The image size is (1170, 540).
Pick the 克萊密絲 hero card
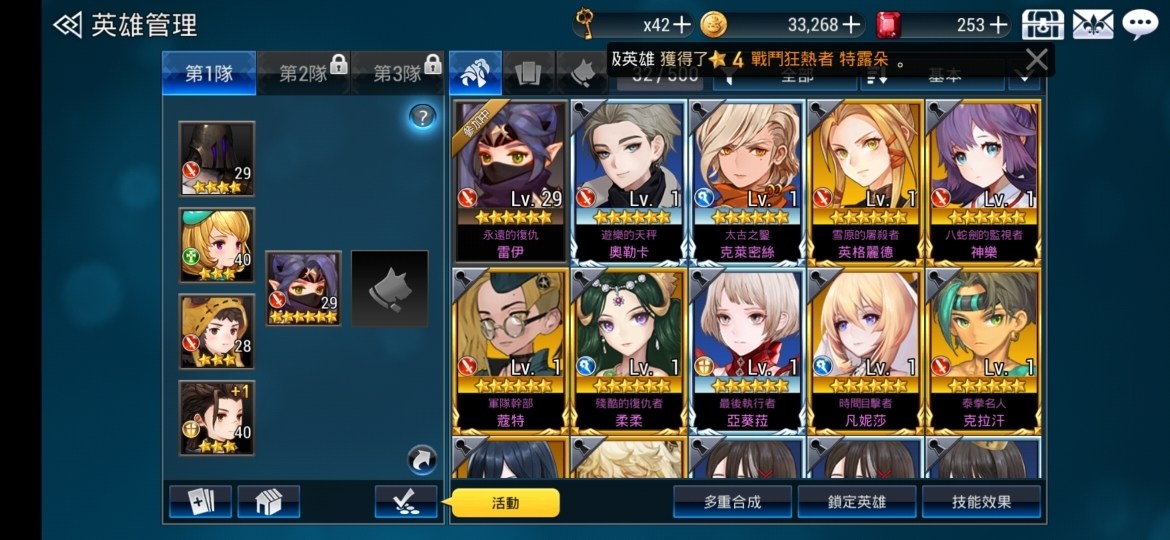tap(746, 180)
